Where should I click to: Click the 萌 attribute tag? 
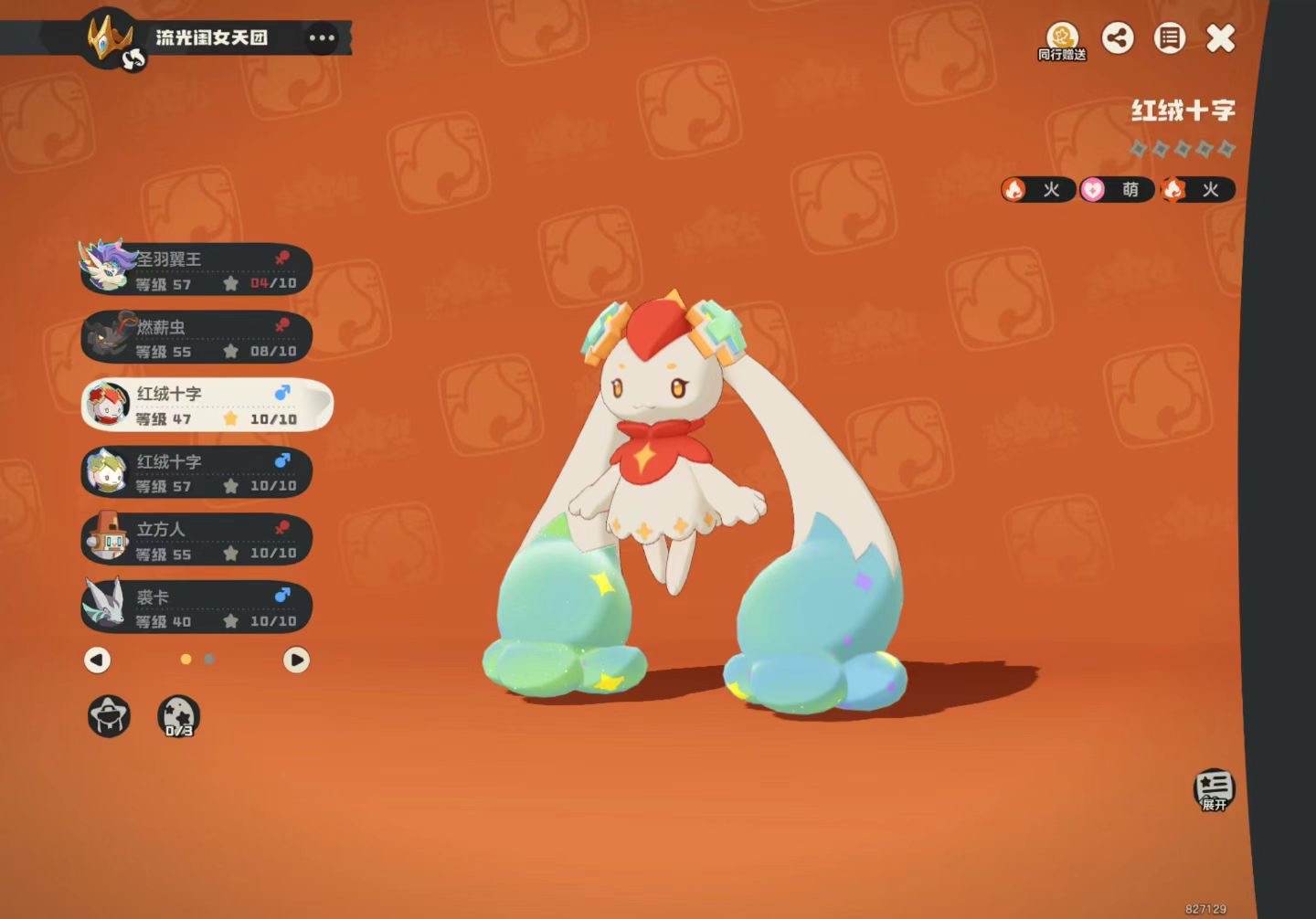[1117, 190]
